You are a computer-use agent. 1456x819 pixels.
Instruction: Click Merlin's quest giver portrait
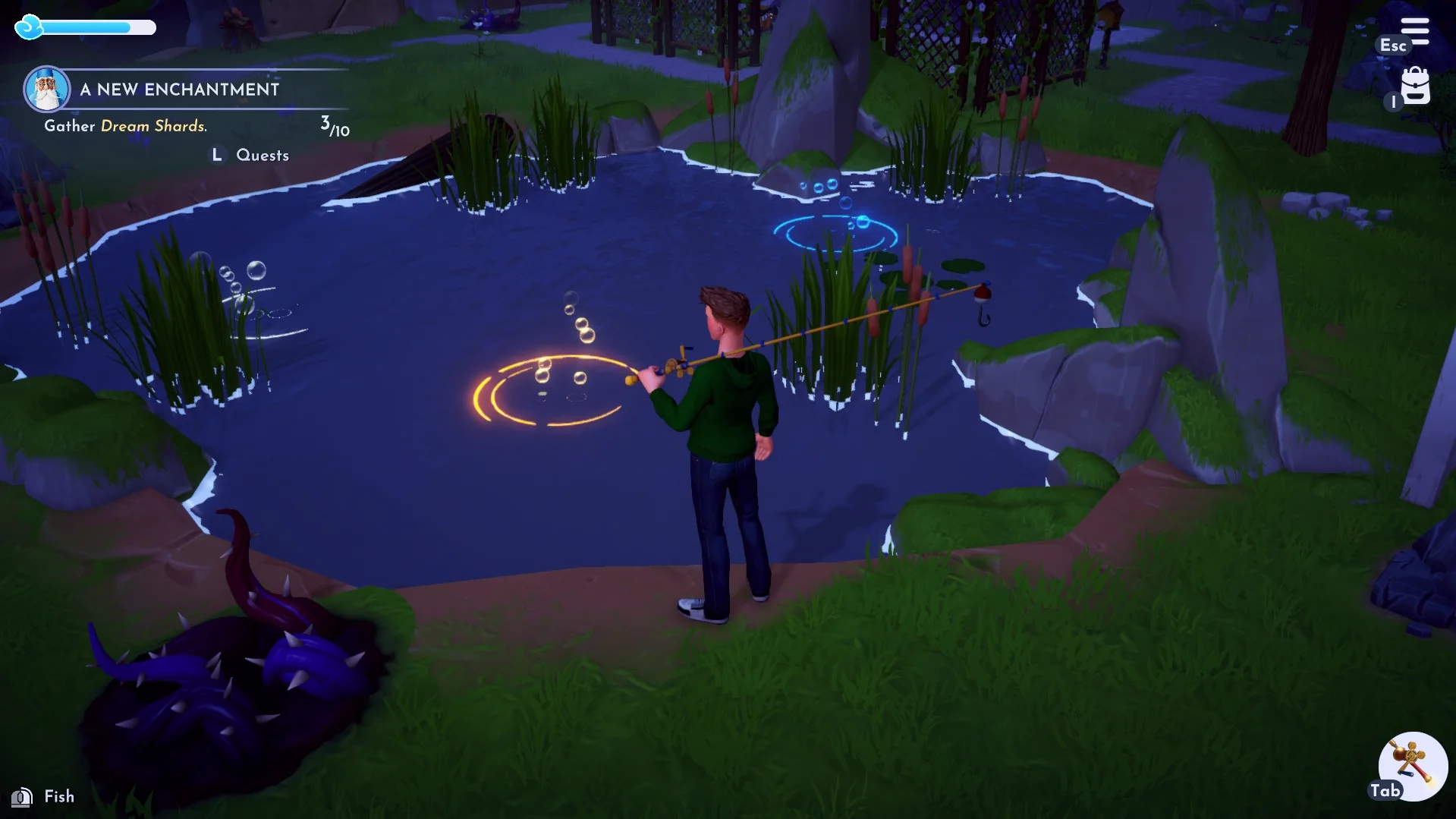(x=47, y=89)
